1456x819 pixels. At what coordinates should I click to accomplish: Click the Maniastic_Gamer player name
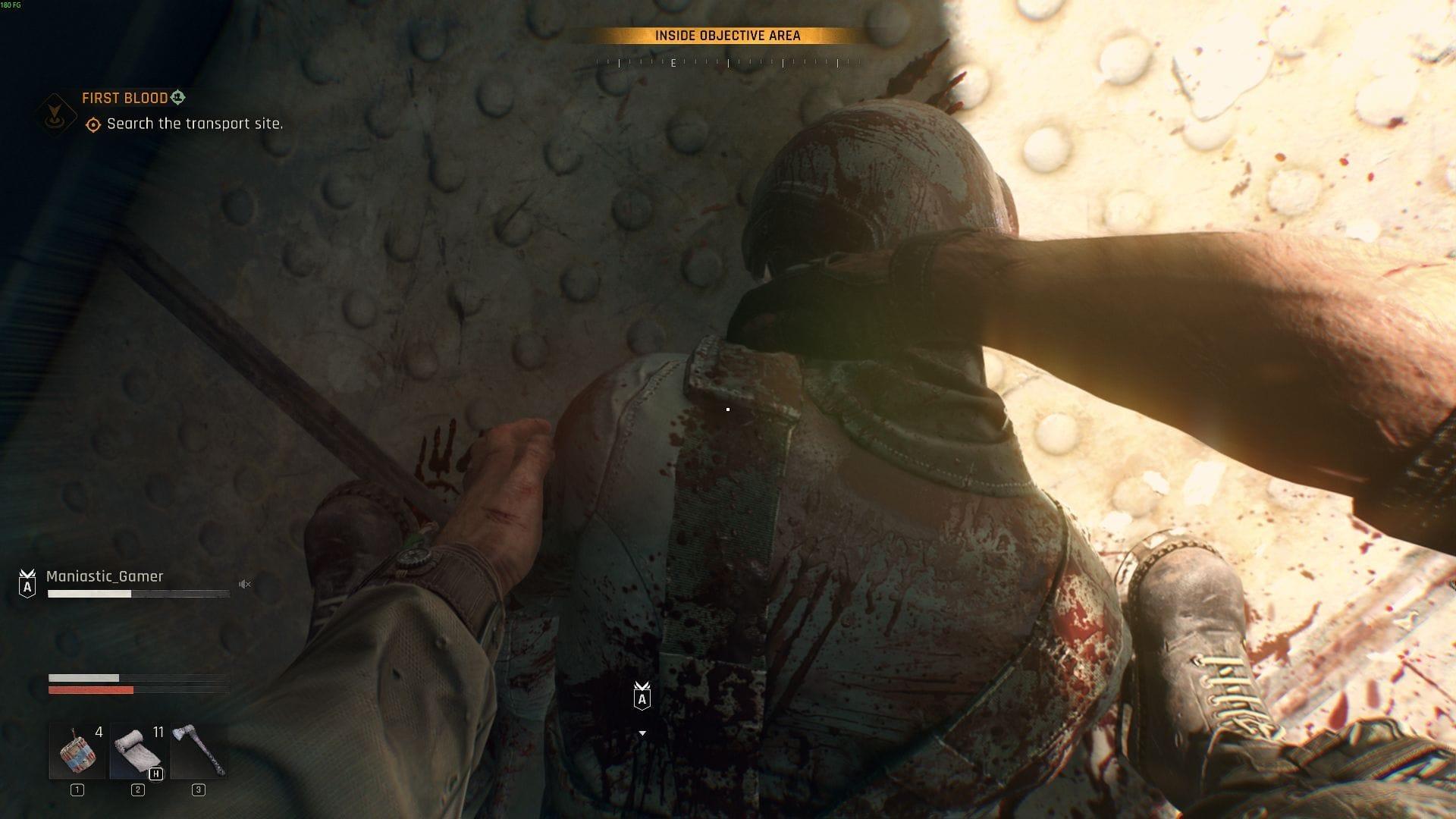105,576
